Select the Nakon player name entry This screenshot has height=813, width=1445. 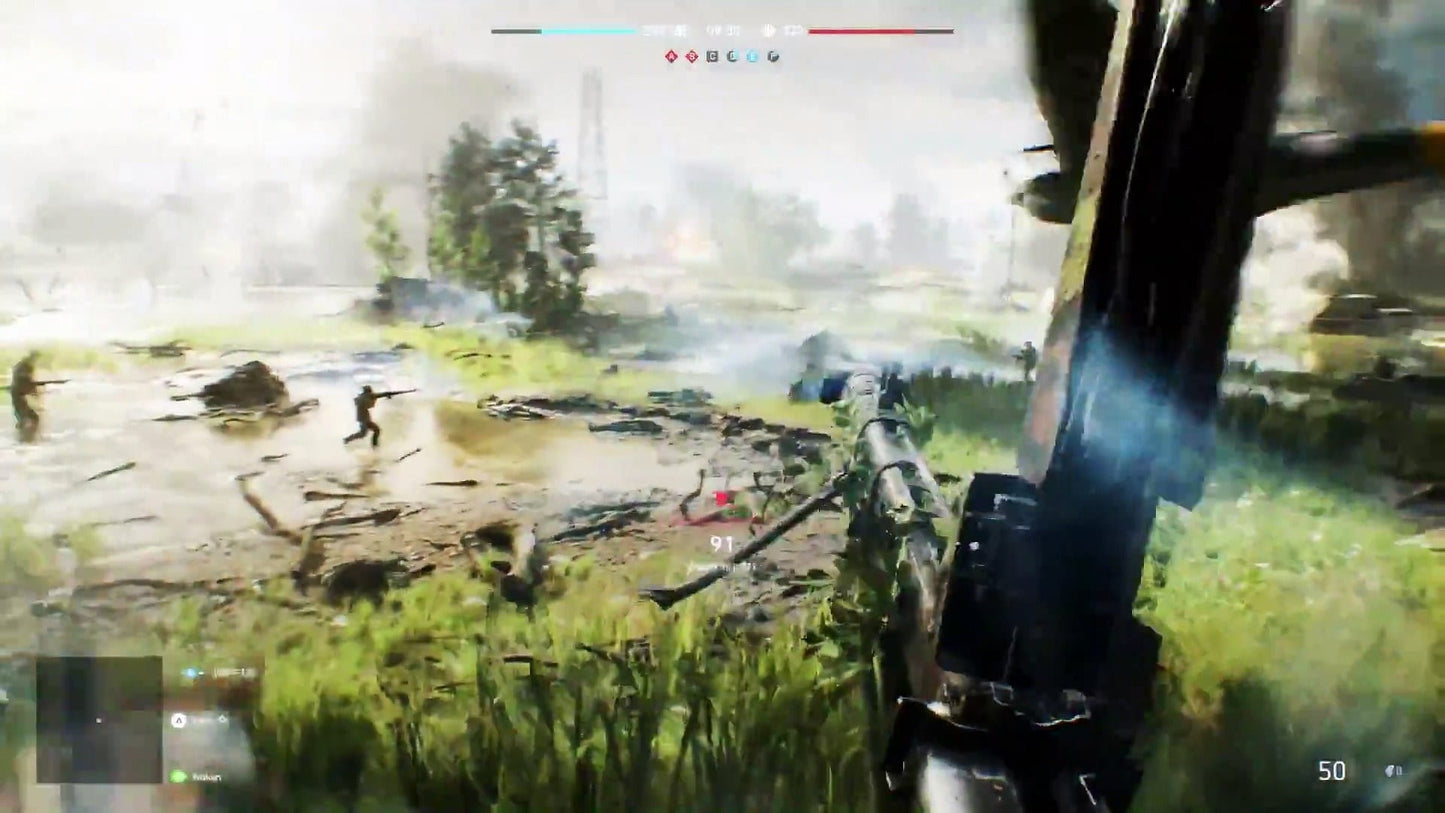(206, 777)
